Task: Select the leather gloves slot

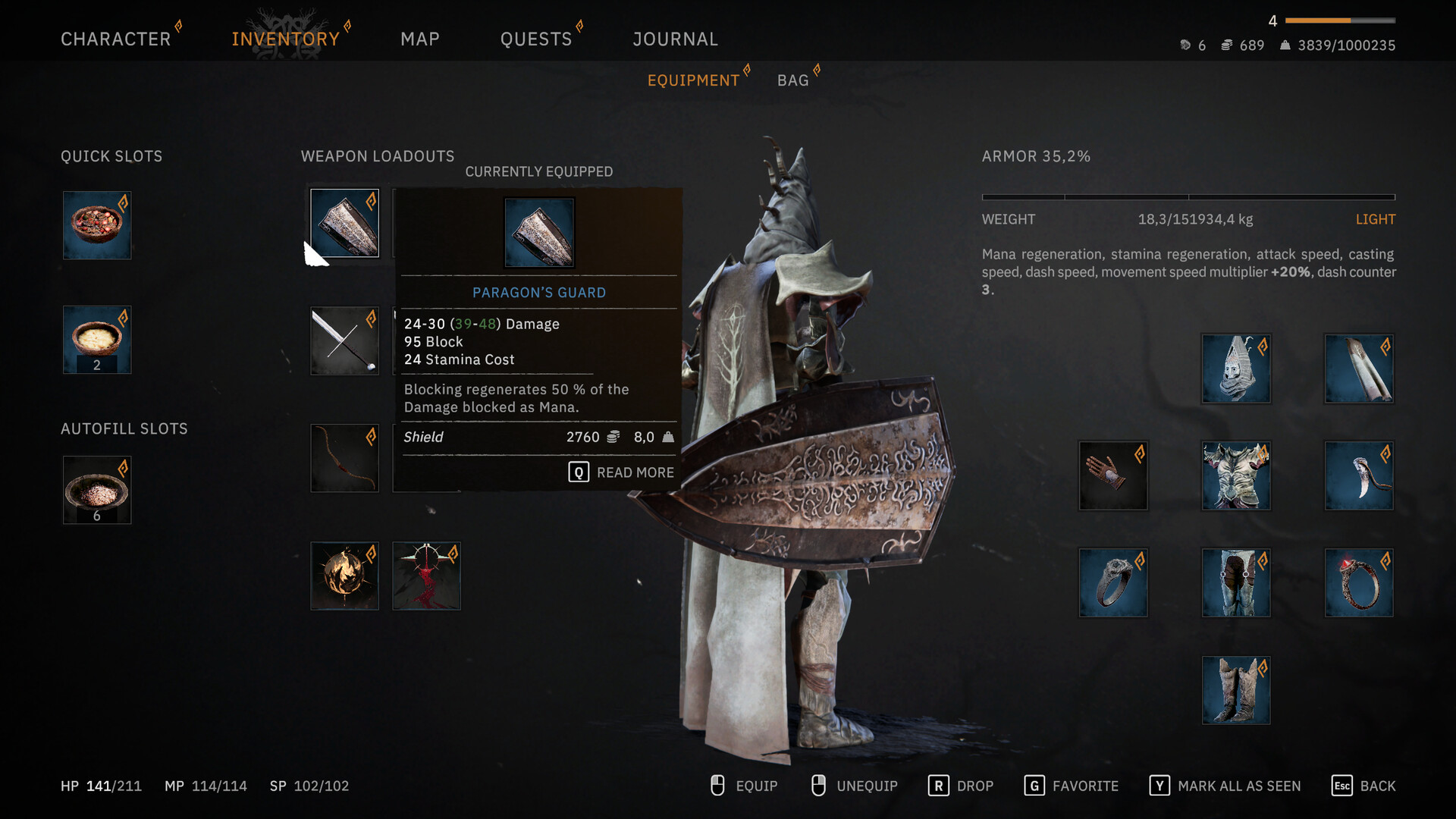Action: 1113,475
